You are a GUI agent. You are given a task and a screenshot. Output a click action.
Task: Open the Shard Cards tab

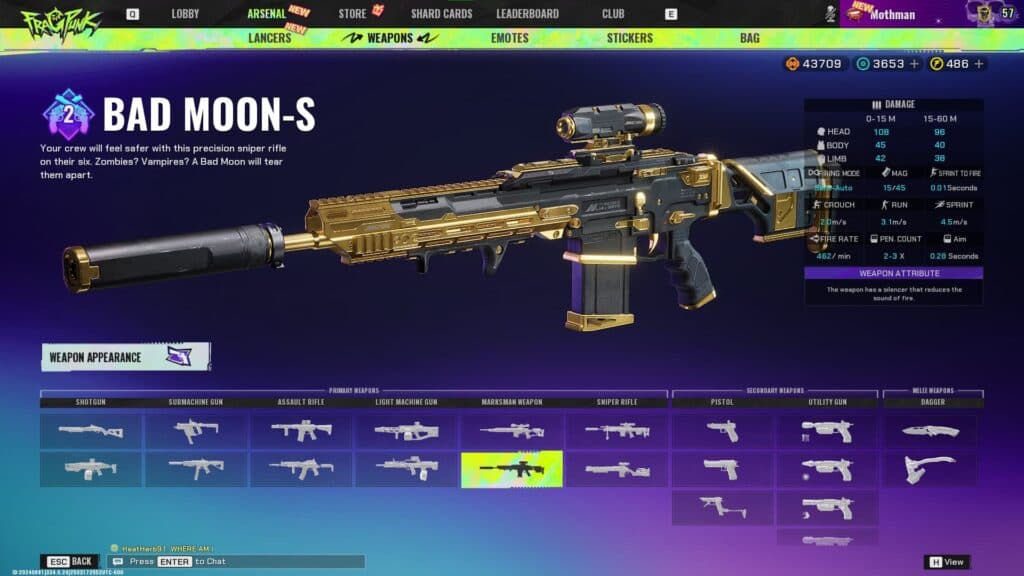coord(441,14)
